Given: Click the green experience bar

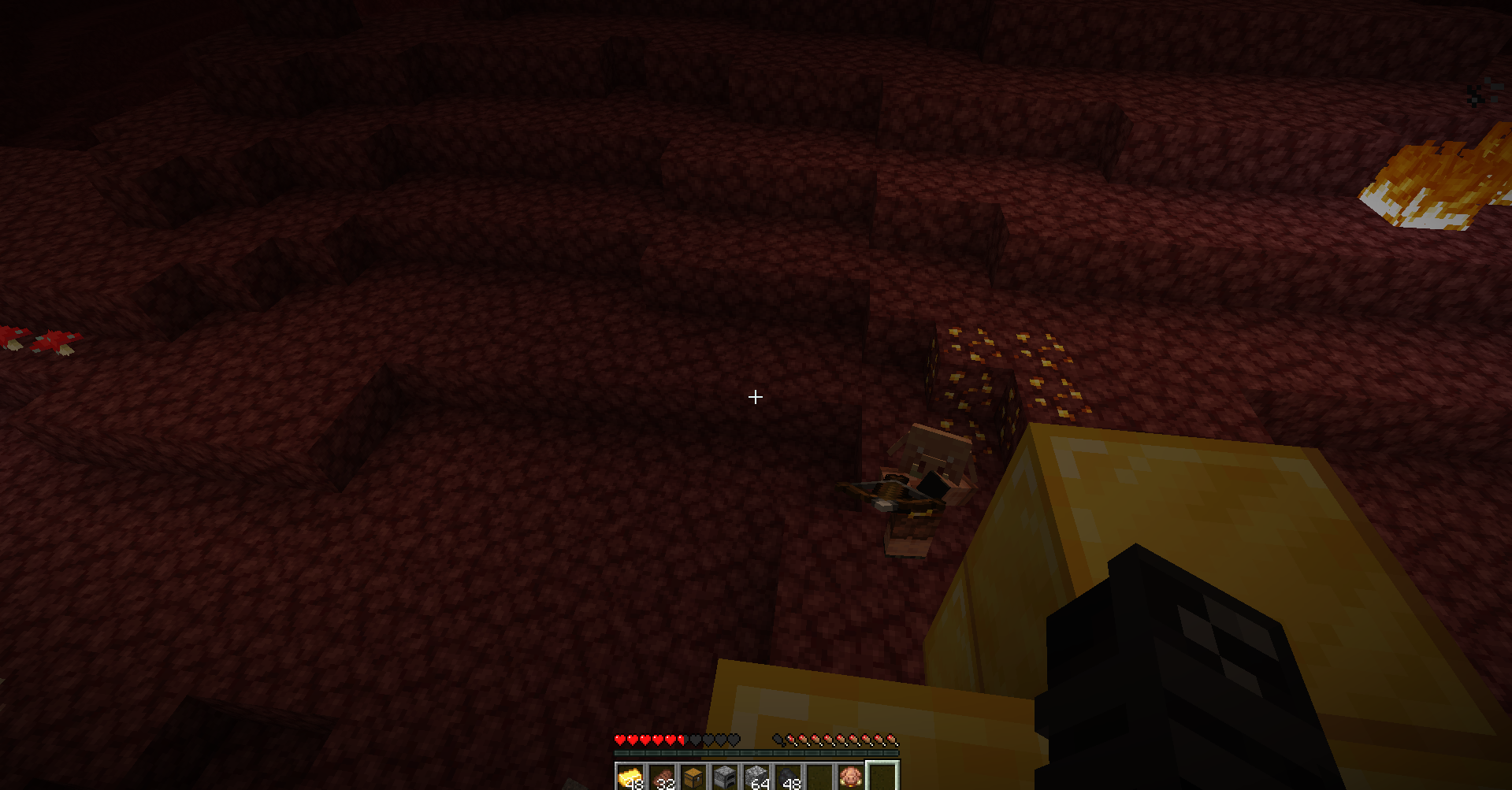Looking at the screenshot, I should 756,753.
